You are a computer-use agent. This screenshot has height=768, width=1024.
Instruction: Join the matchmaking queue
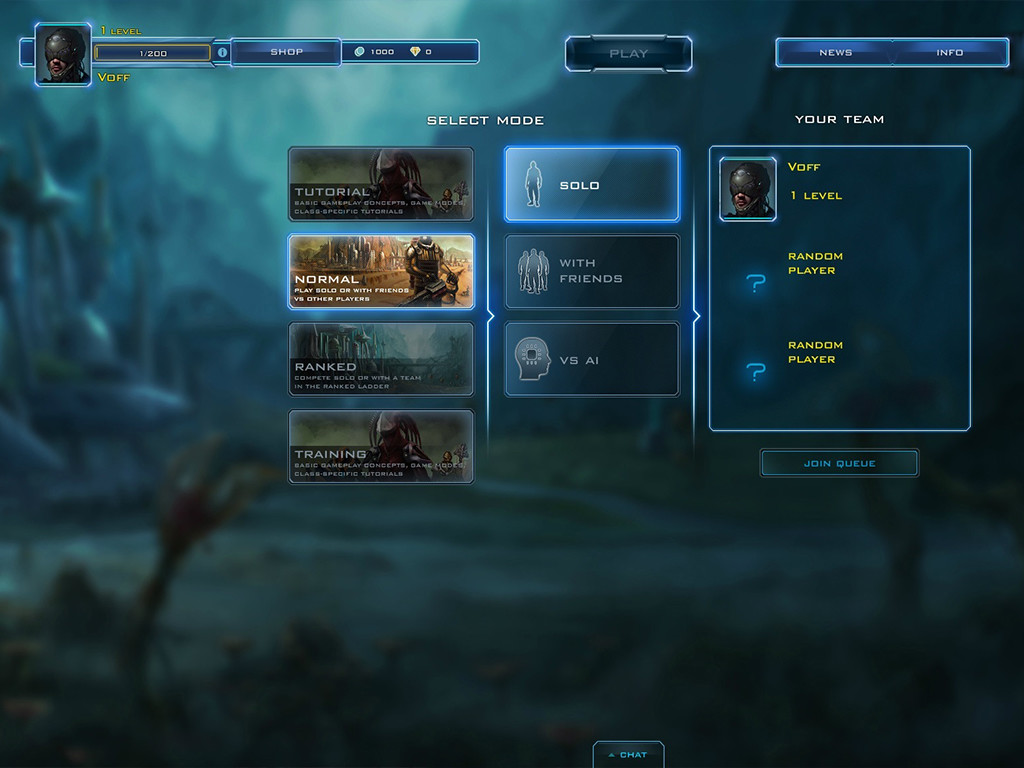point(839,463)
